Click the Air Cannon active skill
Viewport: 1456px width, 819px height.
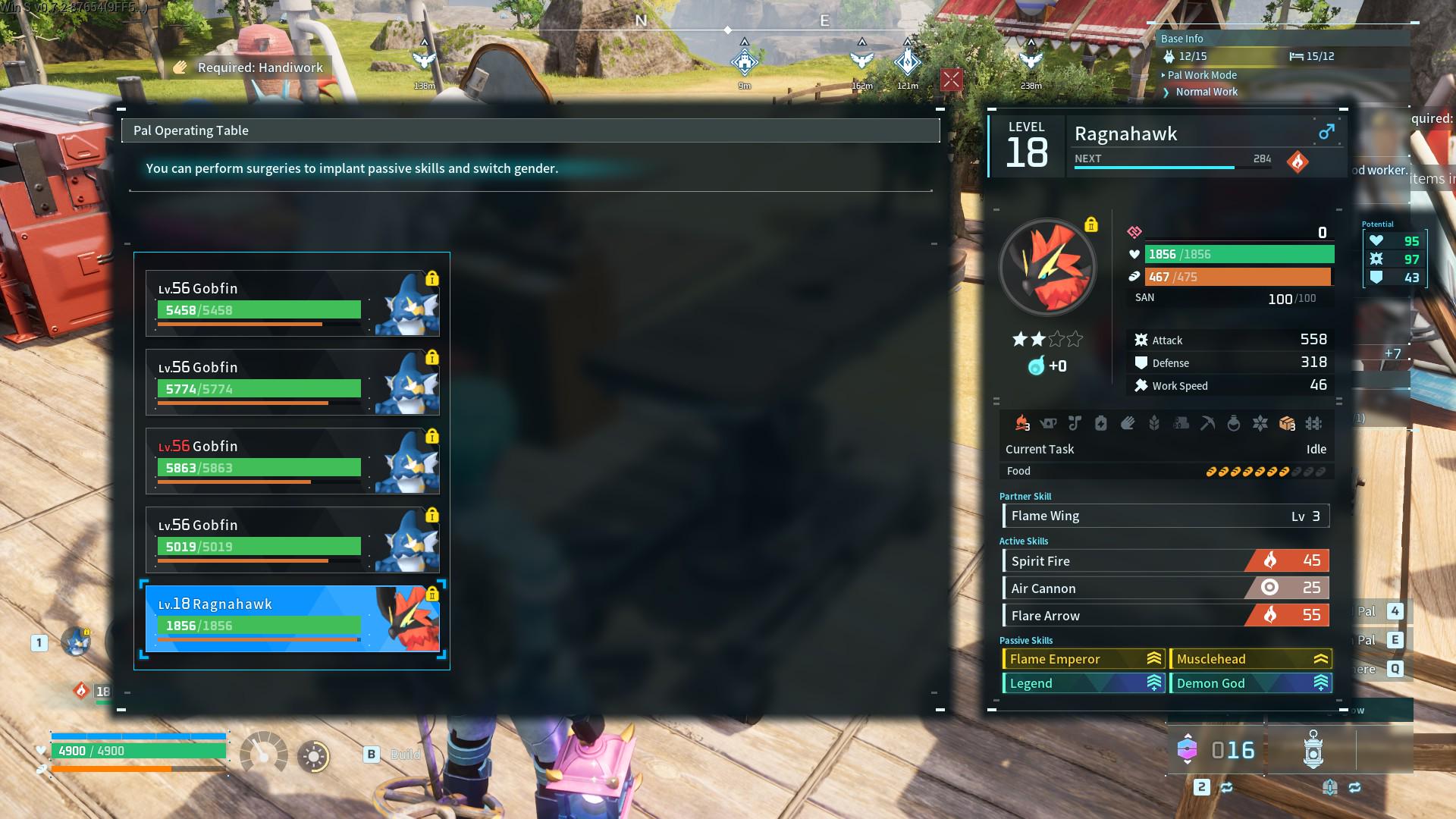(x=1165, y=588)
